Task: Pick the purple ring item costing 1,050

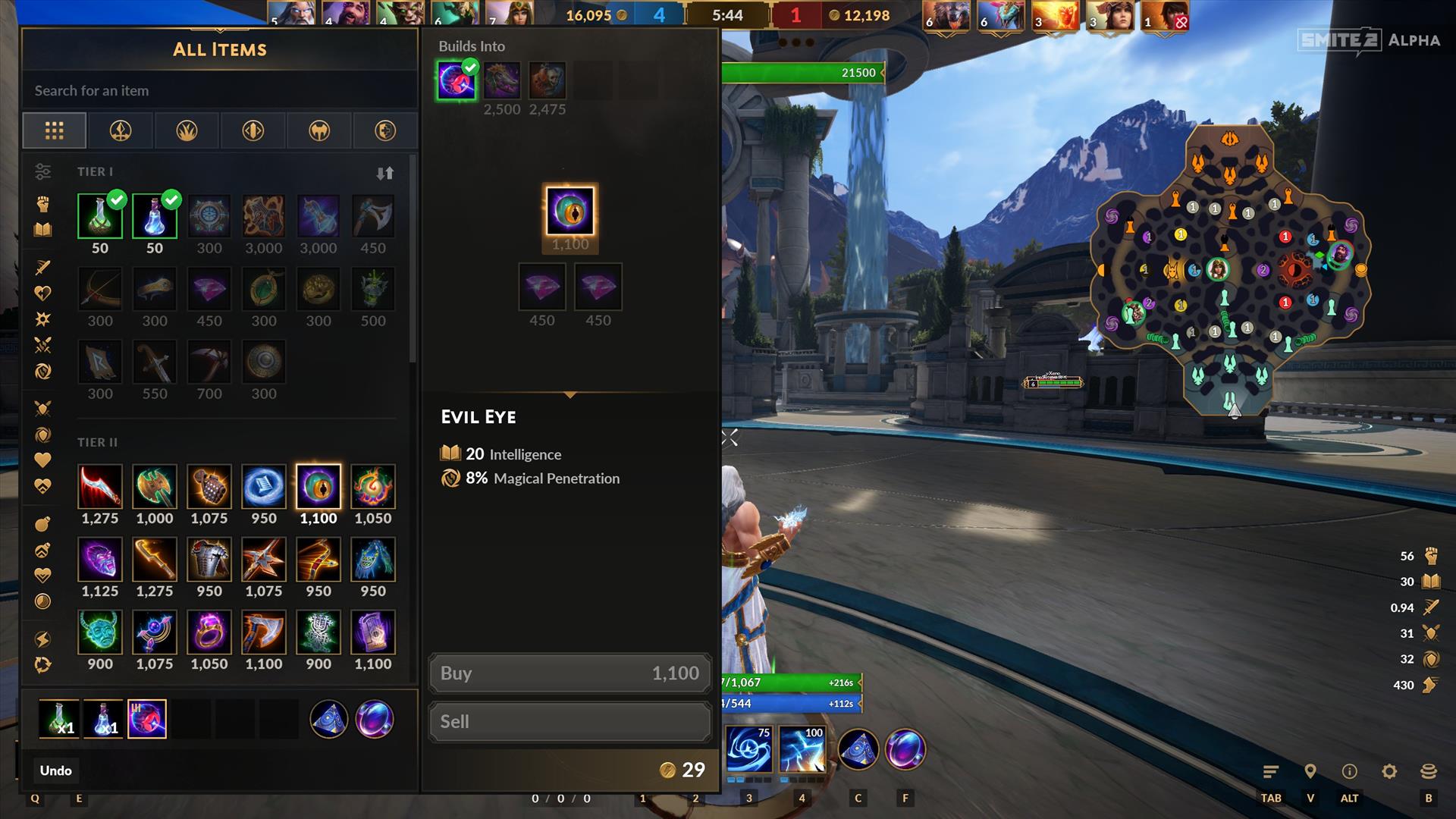Action: (x=209, y=632)
